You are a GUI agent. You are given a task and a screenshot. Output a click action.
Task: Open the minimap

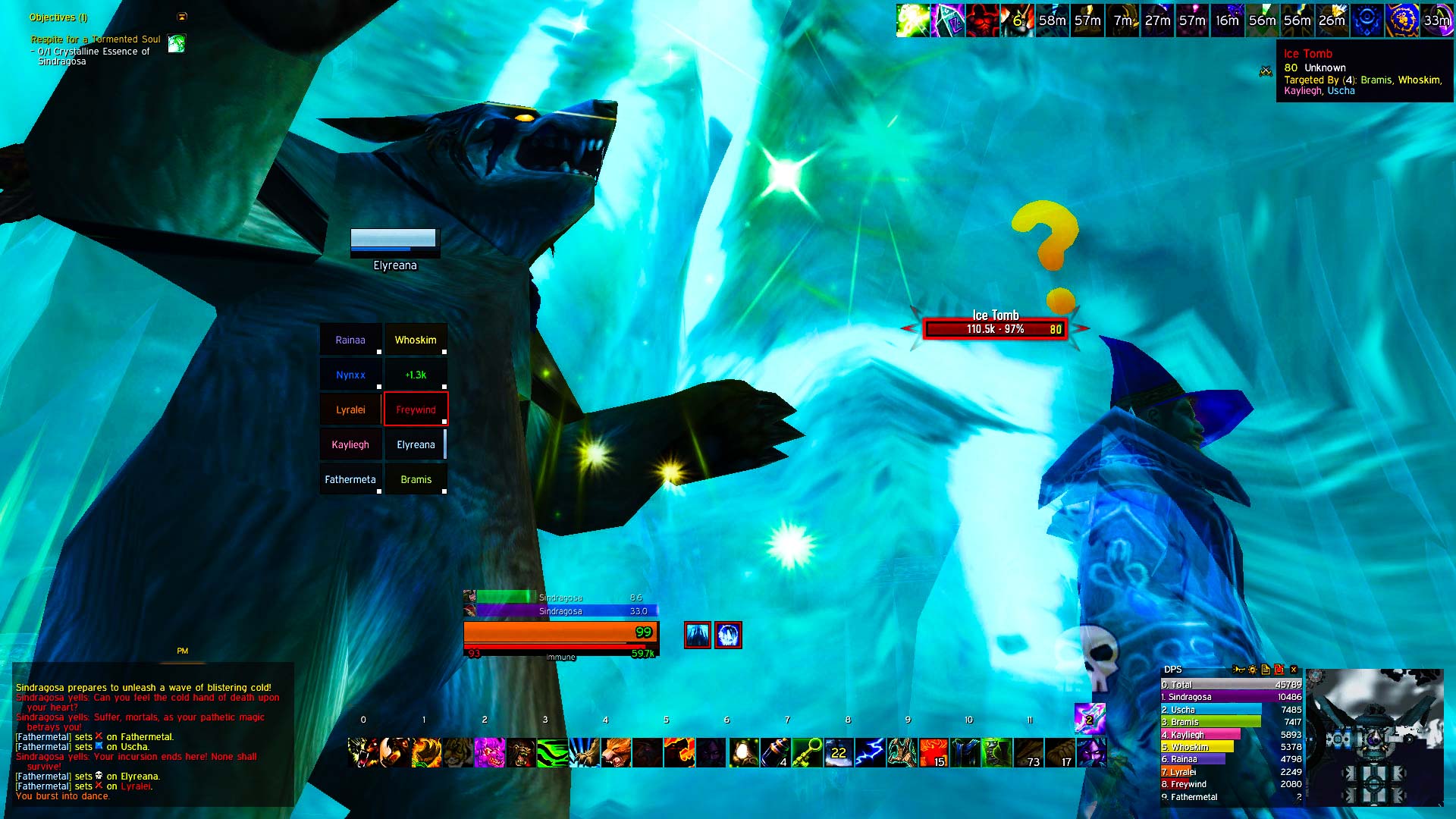tap(1374, 737)
